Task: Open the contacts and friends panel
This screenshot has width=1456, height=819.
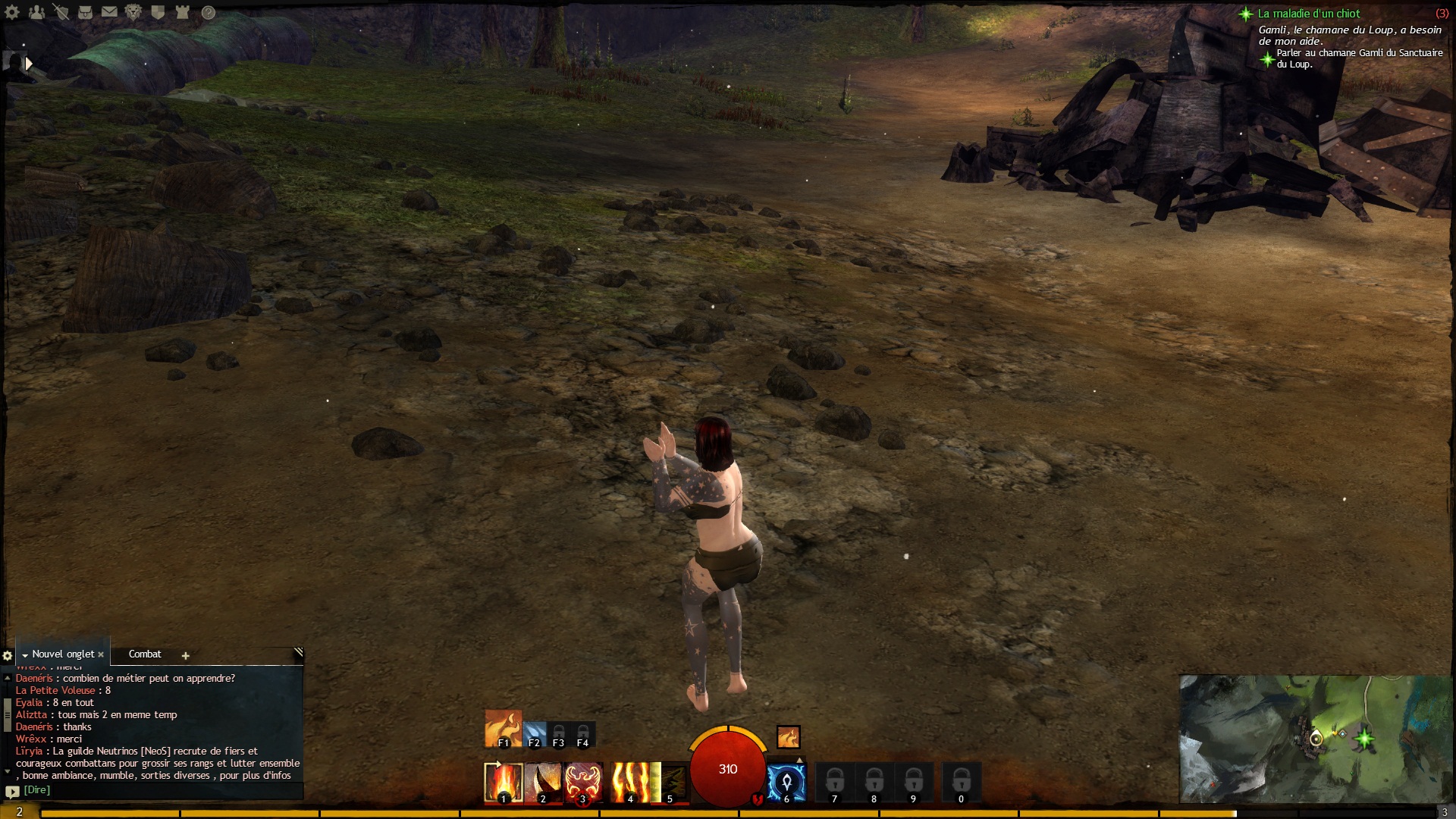Action: click(x=36, y=12)
